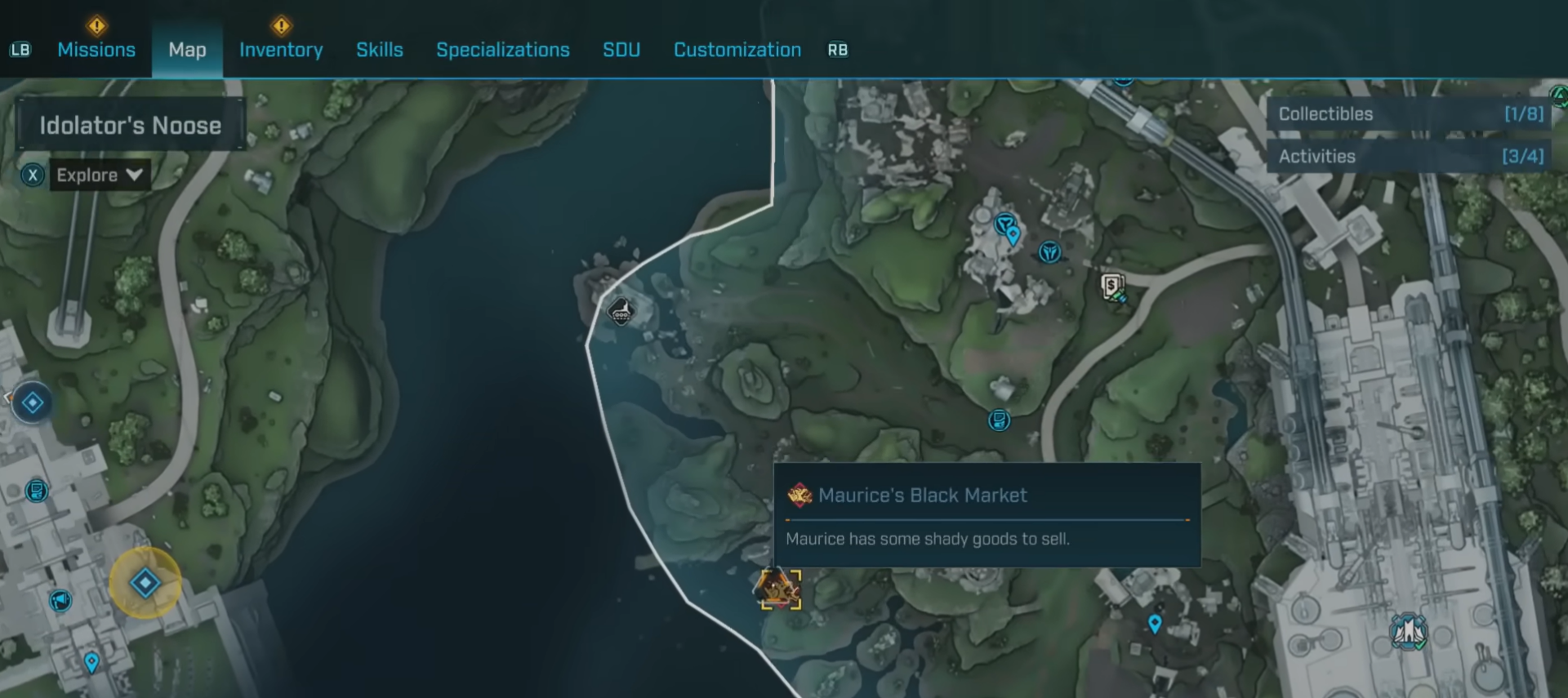This screenshot has height=698, width=1568.
Task: Switch to the Inventory tab
Action: click(x=281, y=50)
